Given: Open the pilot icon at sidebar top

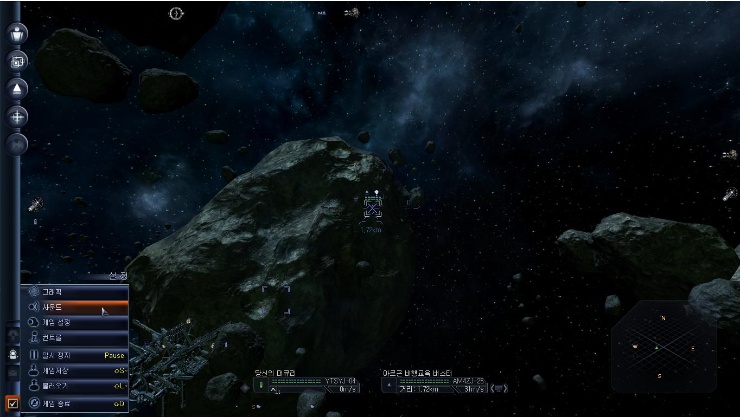Looking at the screenshot, I should (19, 33).
